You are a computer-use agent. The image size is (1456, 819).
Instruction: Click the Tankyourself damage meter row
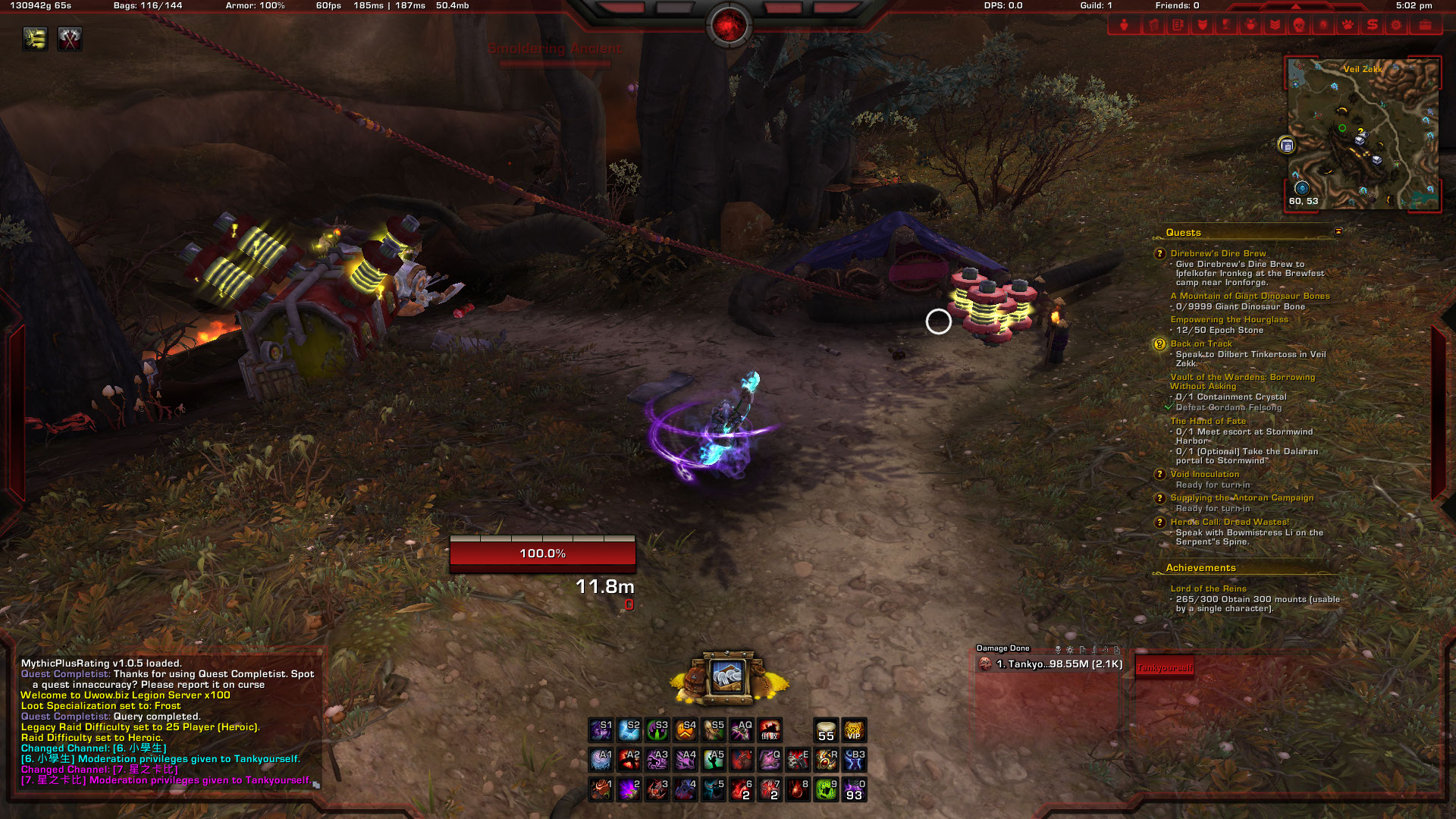pos(1050,664)
